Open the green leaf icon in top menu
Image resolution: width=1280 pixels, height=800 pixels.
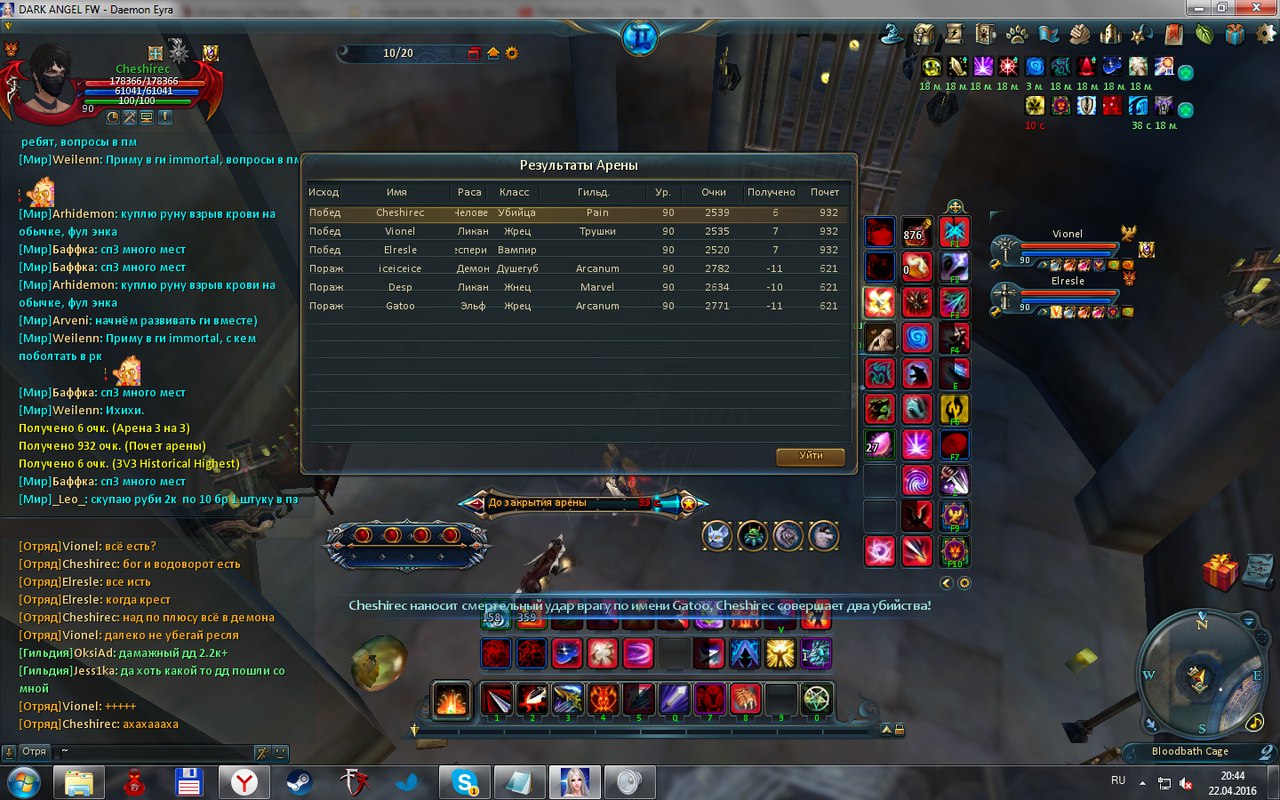pos(1205,35)
